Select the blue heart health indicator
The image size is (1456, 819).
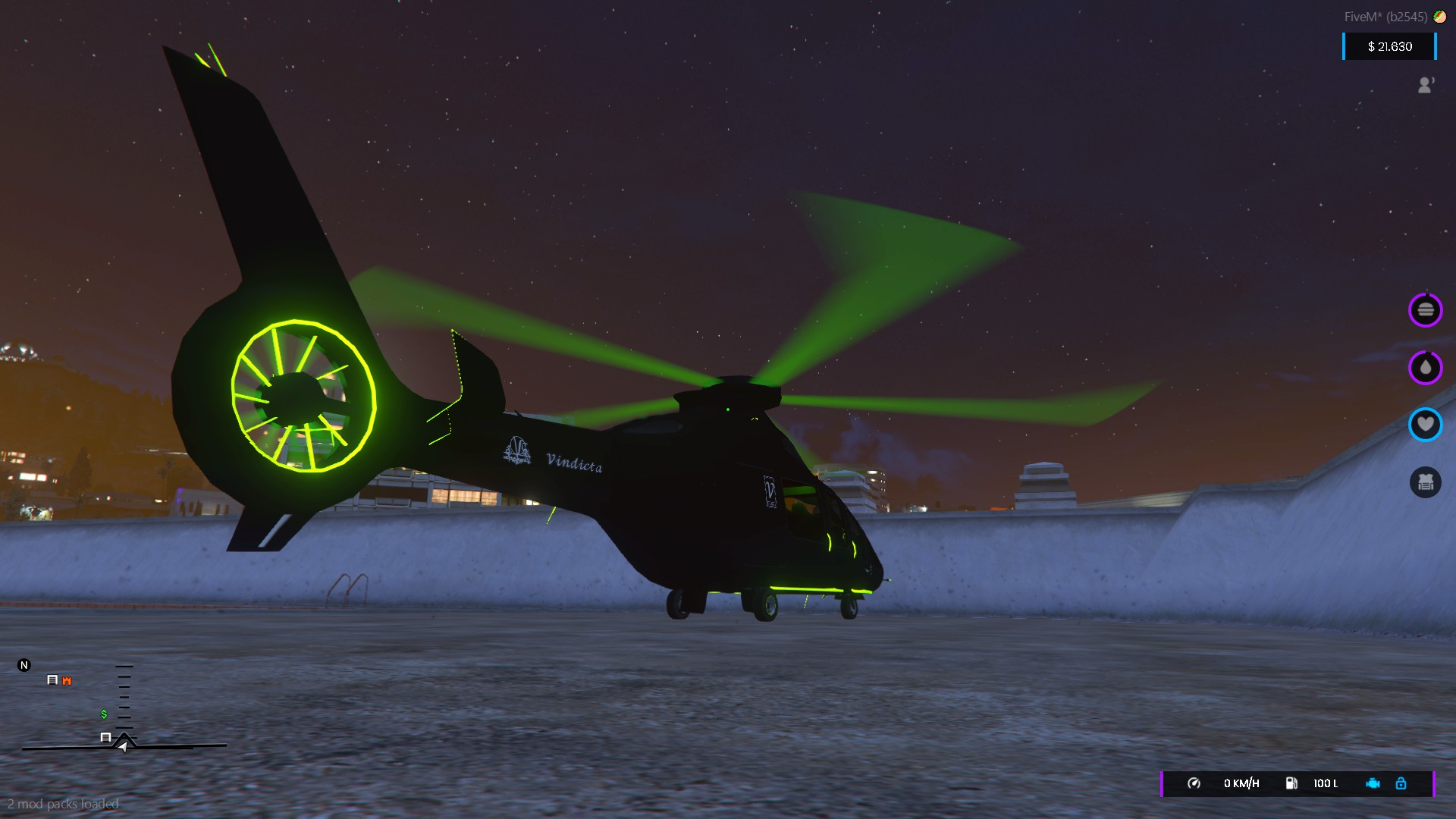tap(1426, 425)
